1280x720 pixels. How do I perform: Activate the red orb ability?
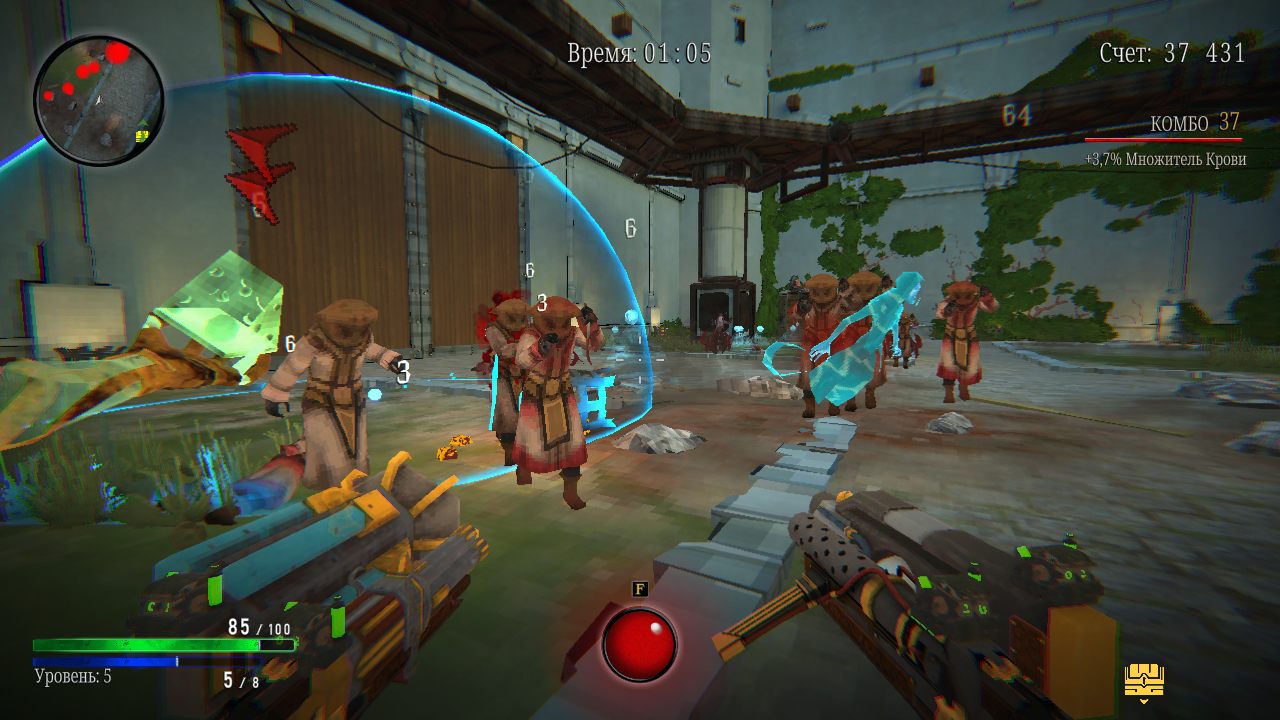point(639,645)
